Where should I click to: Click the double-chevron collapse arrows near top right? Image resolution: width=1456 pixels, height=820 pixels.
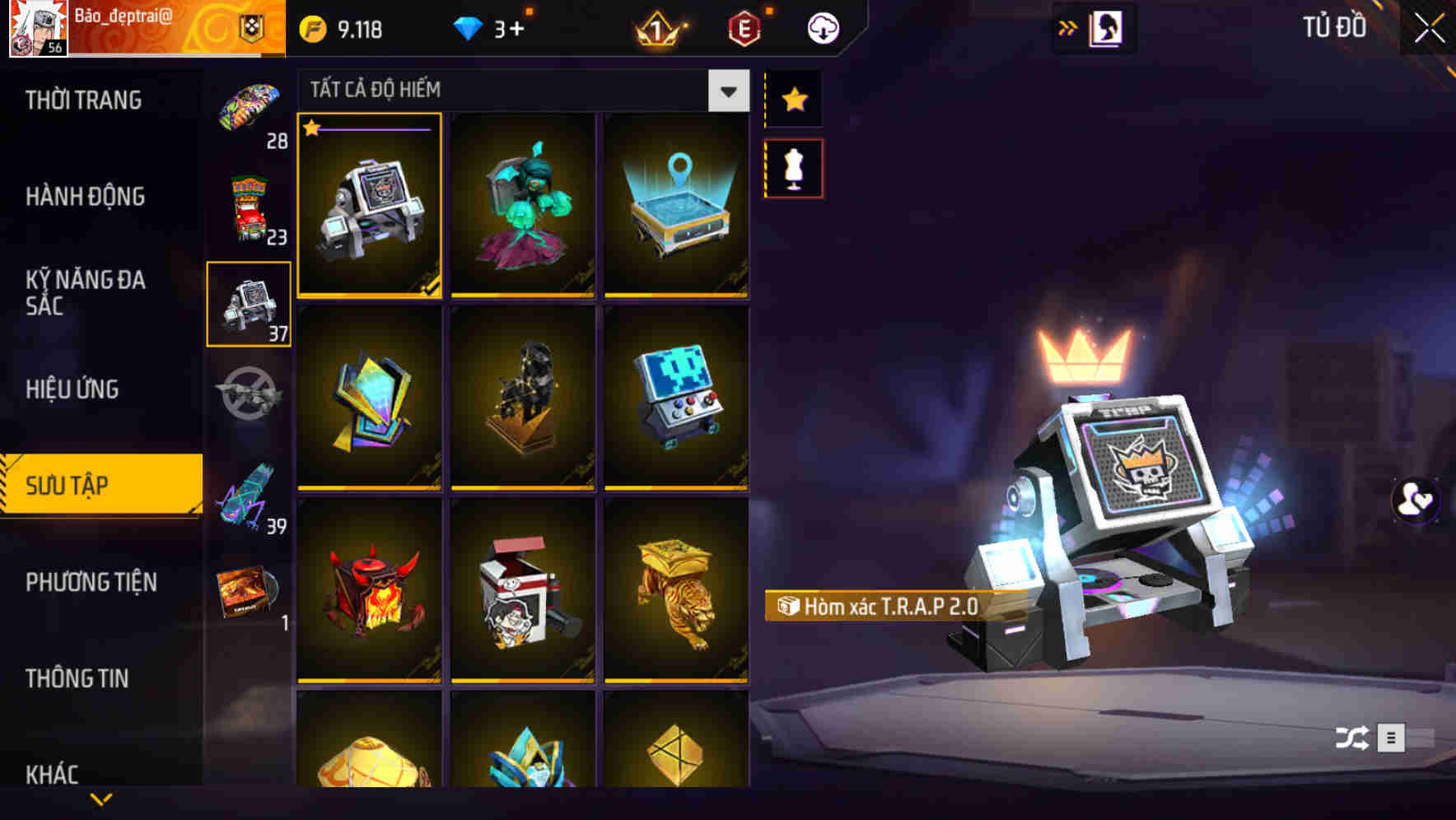[1069, 27]
